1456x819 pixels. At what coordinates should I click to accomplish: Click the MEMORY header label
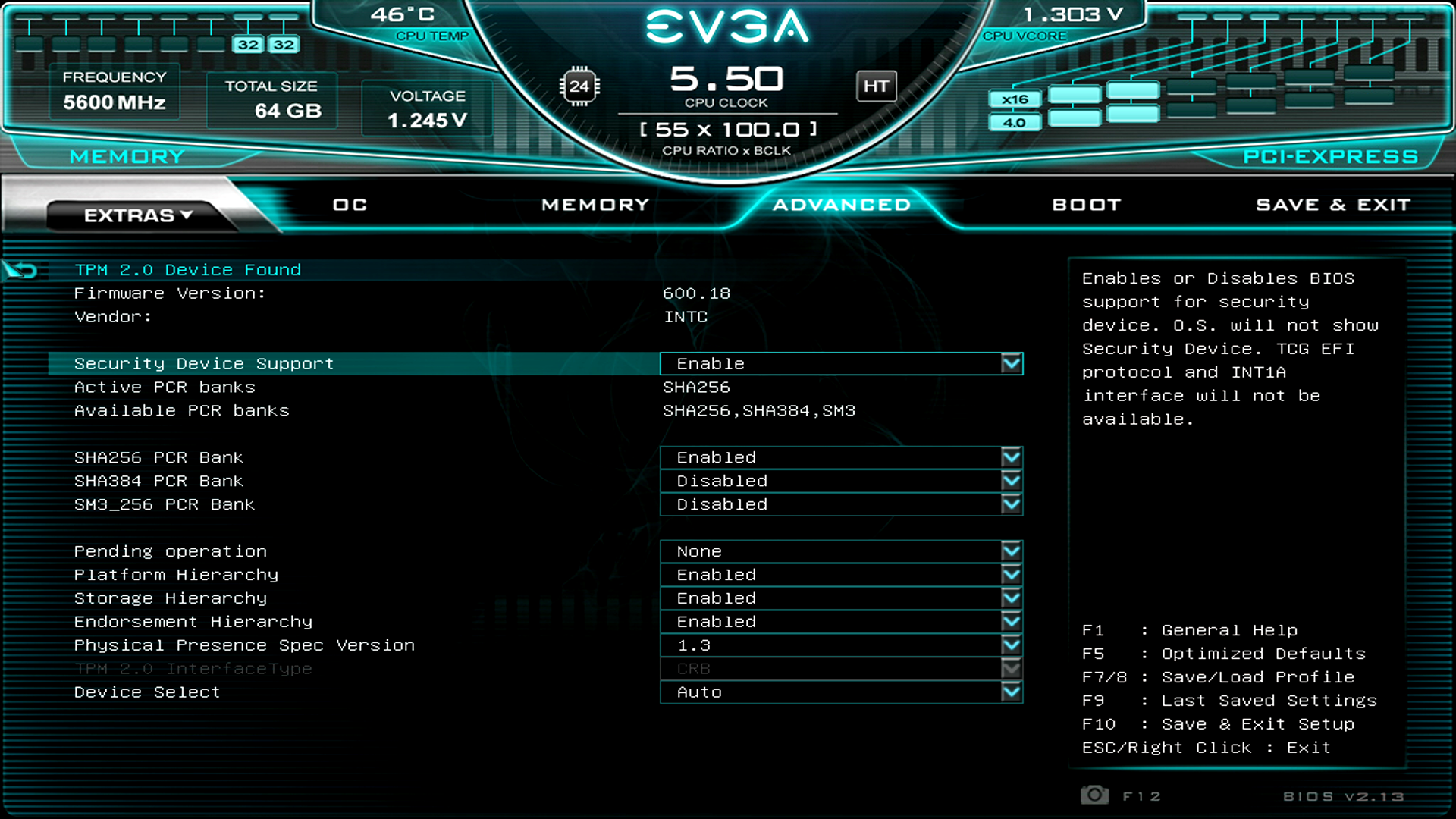(127, 156)
